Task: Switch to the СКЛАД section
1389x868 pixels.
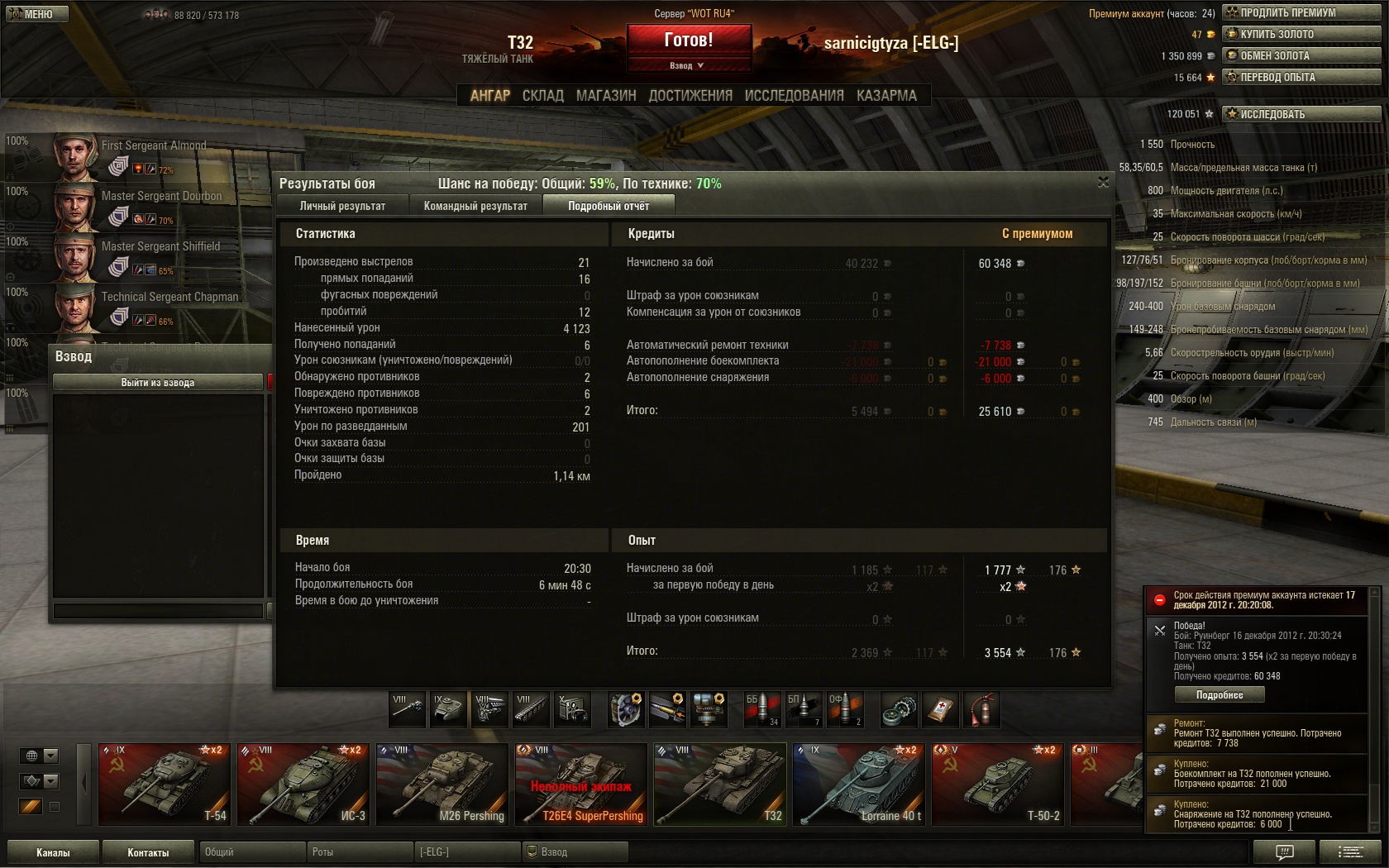Action: point(542,96)
